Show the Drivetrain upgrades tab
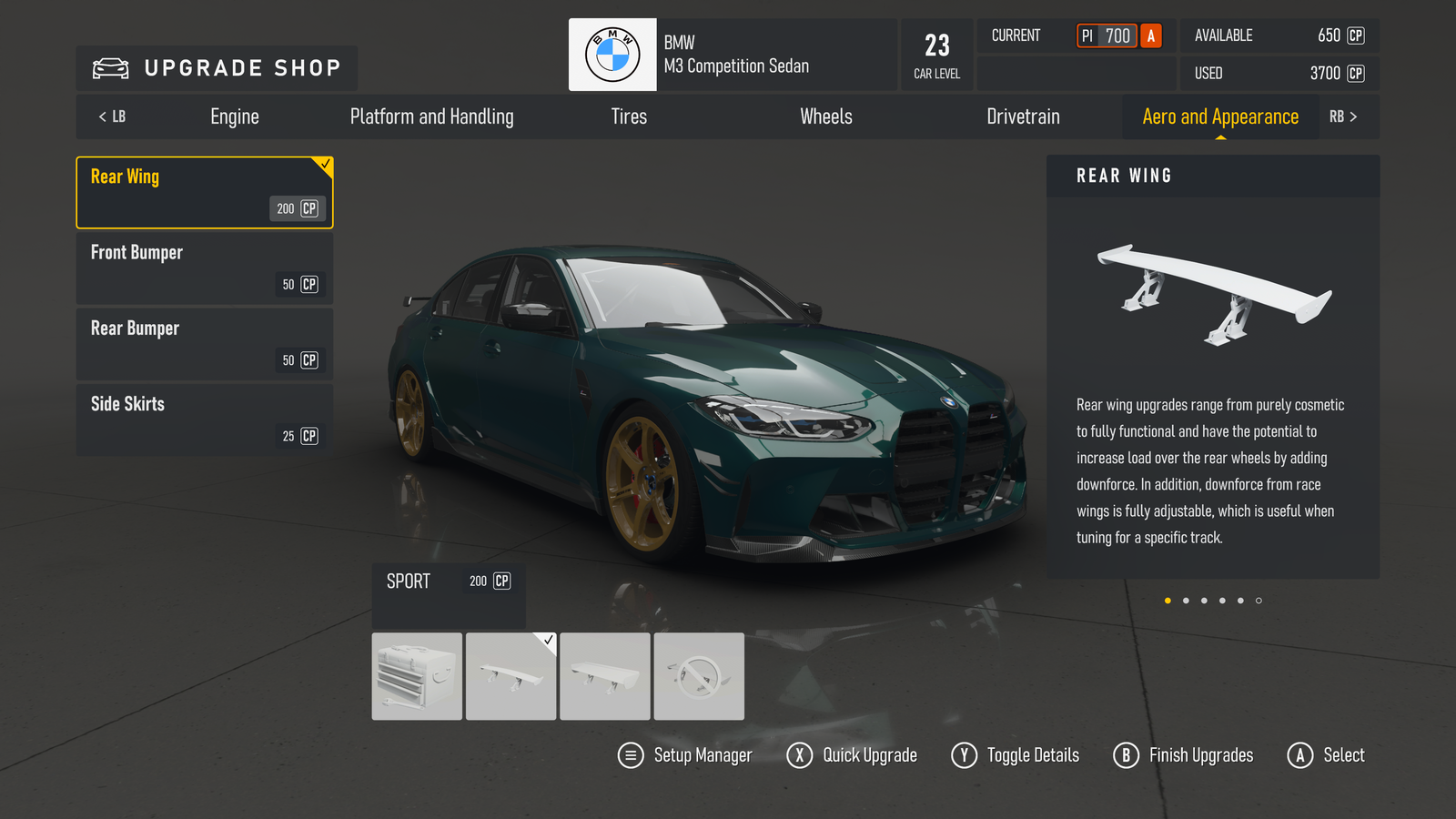This screenshot has width=1456, height=819. click(x=1023, y=116)
